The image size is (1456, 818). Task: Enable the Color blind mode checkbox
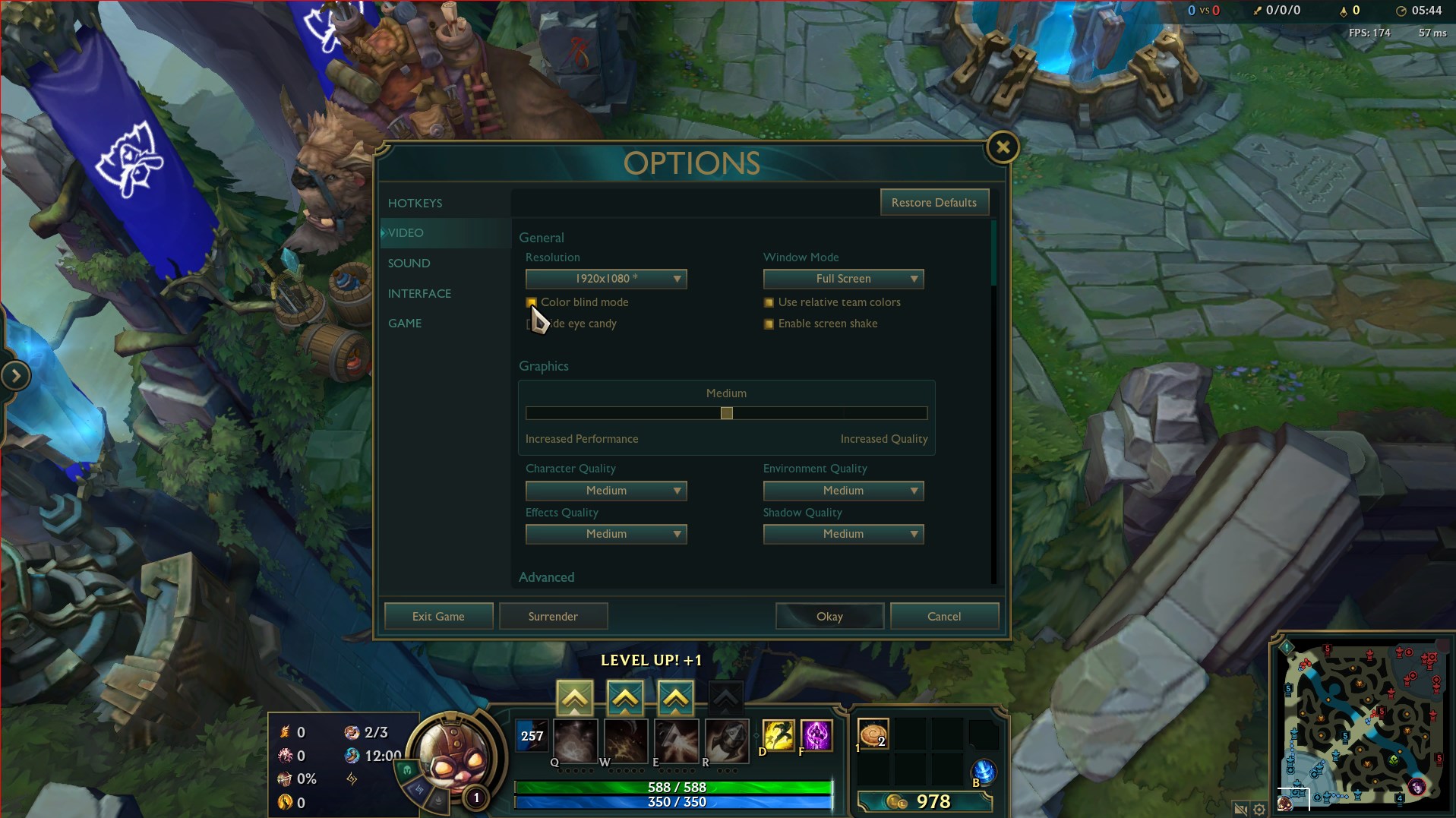532,302
